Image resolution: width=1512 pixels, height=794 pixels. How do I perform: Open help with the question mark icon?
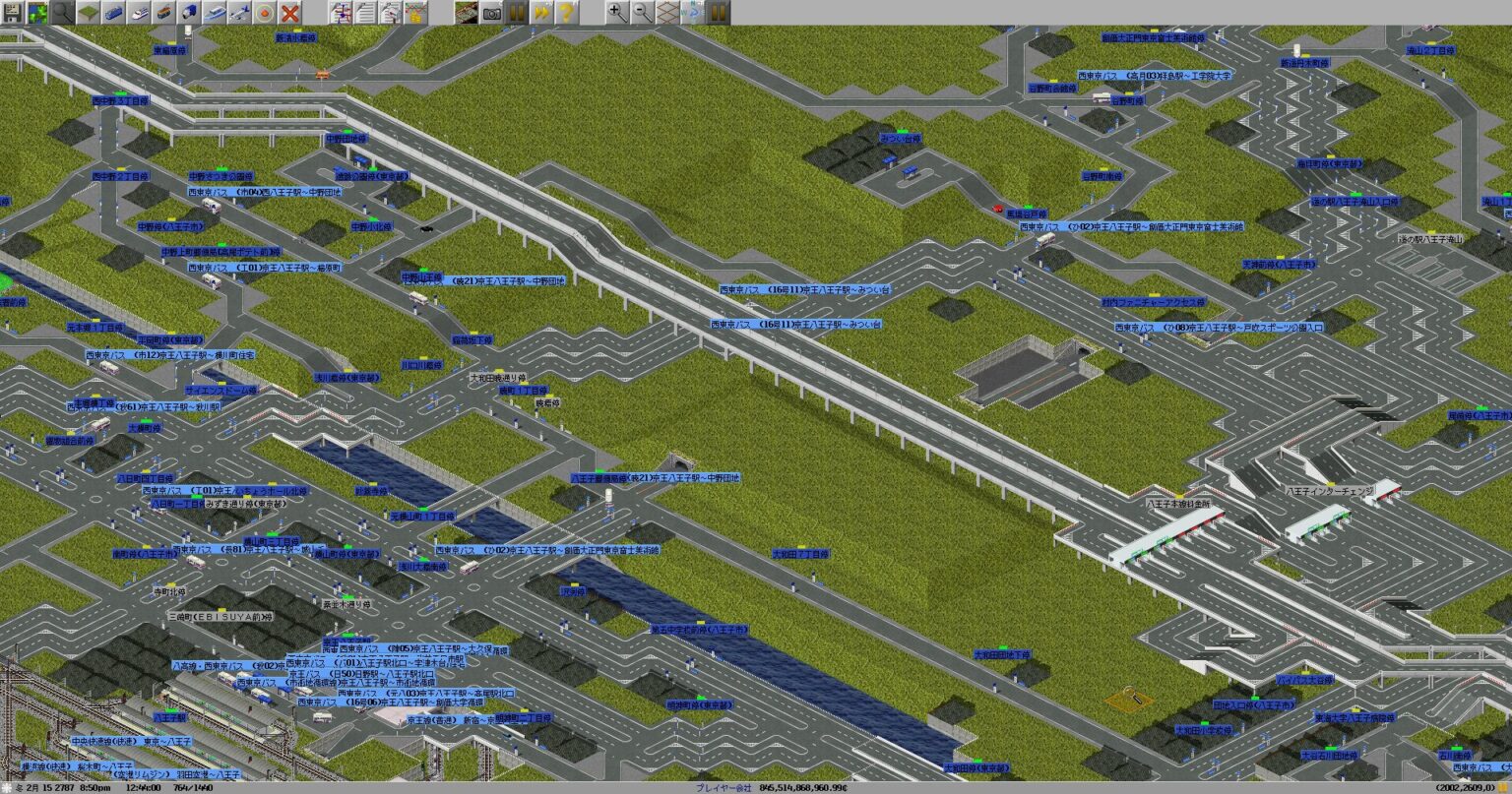click(x=568, y=14)
